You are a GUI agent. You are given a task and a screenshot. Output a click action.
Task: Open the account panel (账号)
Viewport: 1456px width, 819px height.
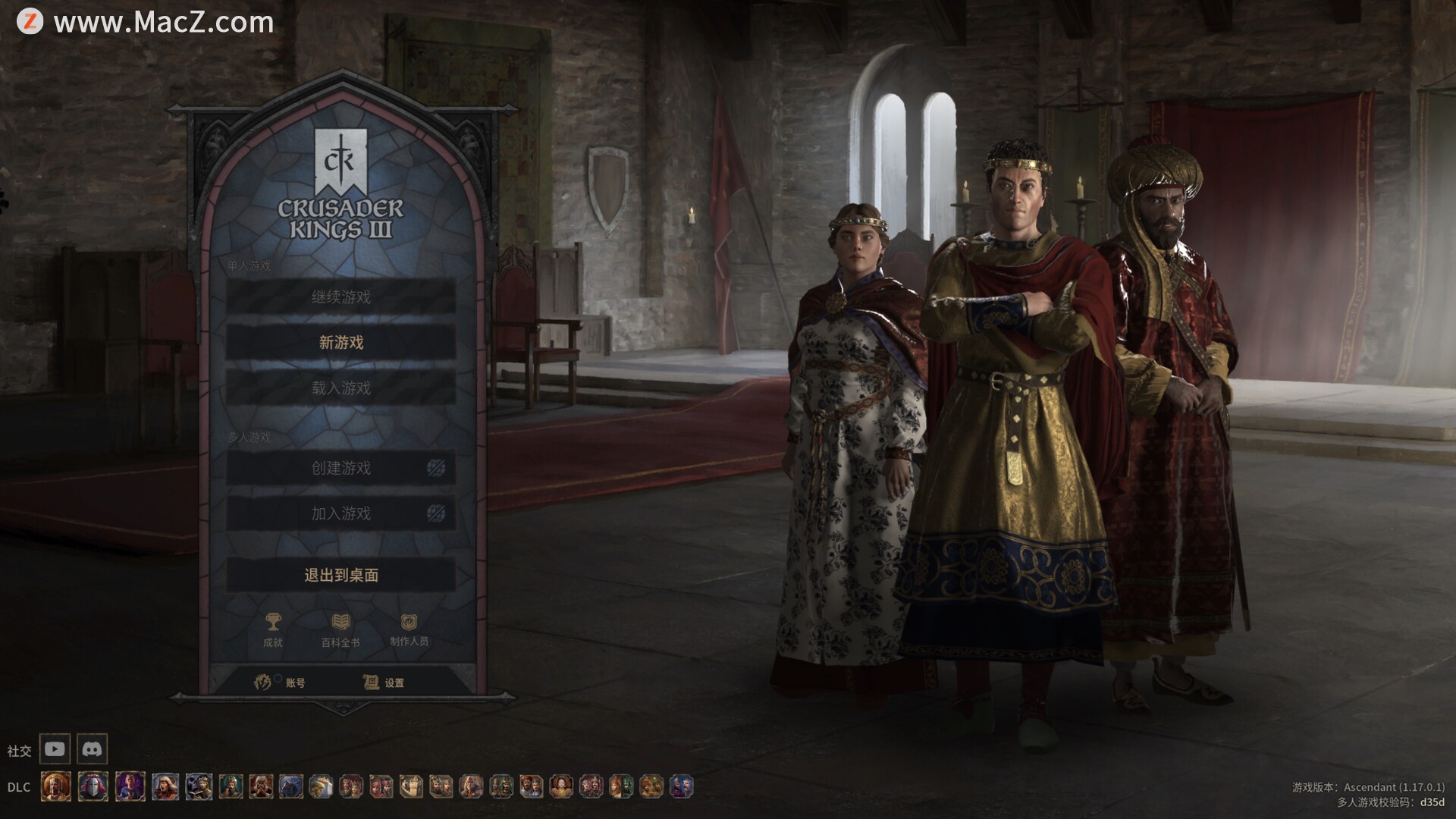tap(281, 682)
